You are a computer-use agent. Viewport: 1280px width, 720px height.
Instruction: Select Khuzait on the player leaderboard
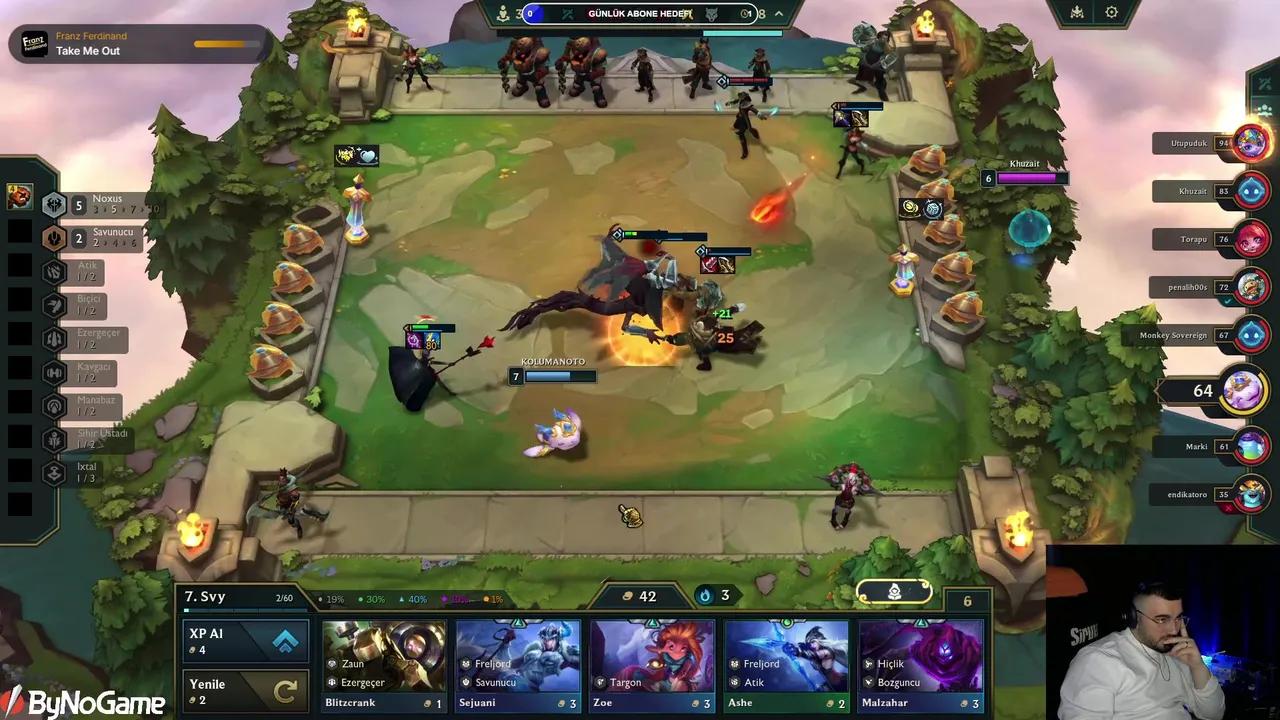click(1251, 191)
